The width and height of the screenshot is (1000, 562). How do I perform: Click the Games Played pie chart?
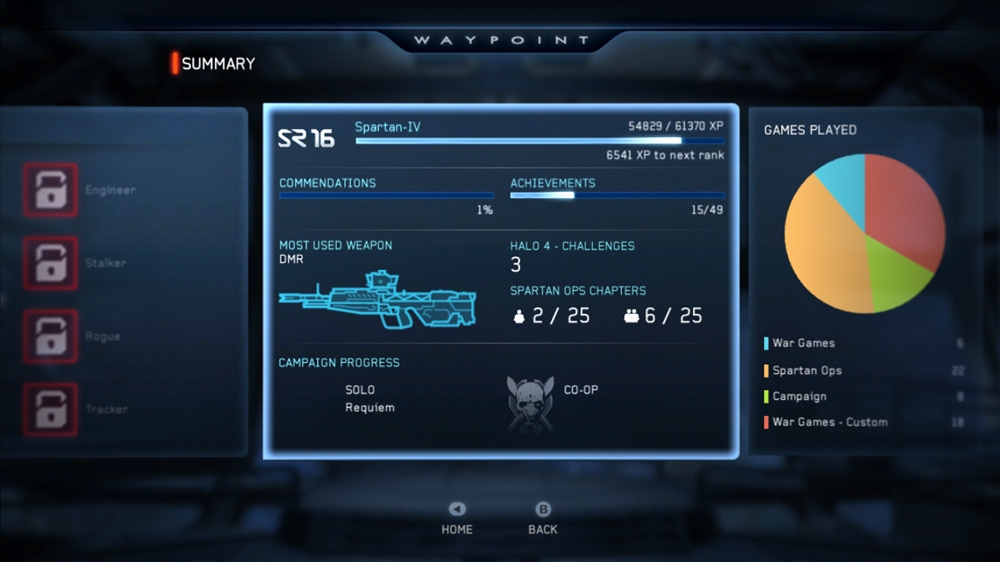pyautogui.click(x=865, y=233)
